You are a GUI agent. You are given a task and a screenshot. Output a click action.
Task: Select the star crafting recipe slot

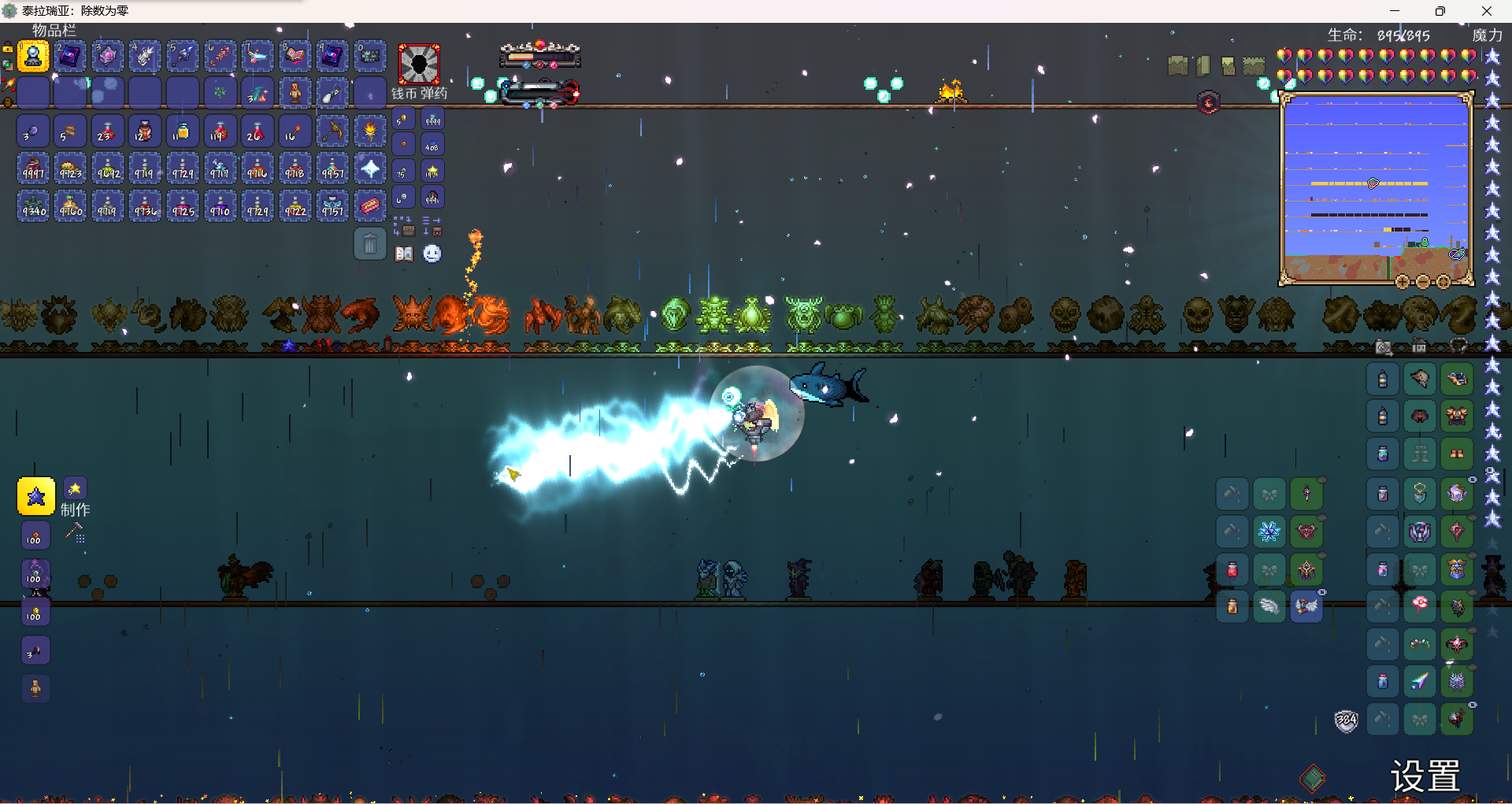36,497
